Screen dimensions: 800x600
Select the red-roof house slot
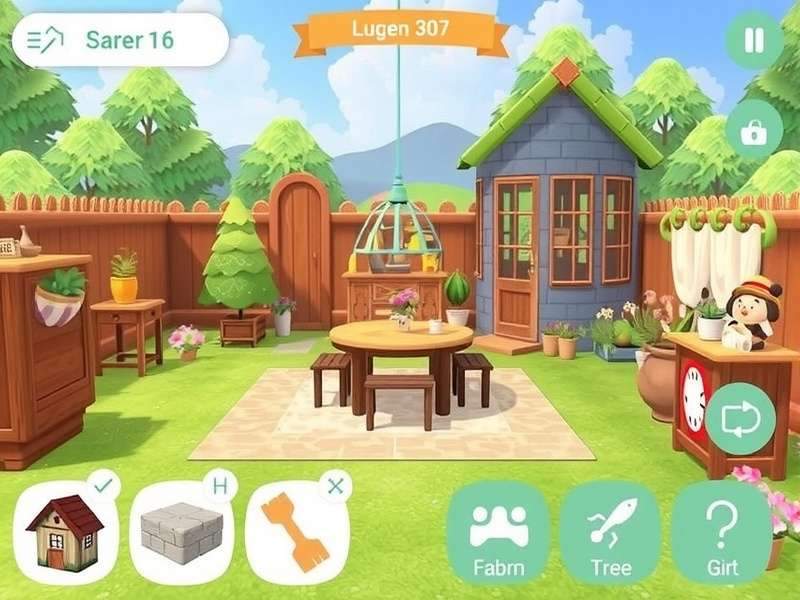[66, 533]
